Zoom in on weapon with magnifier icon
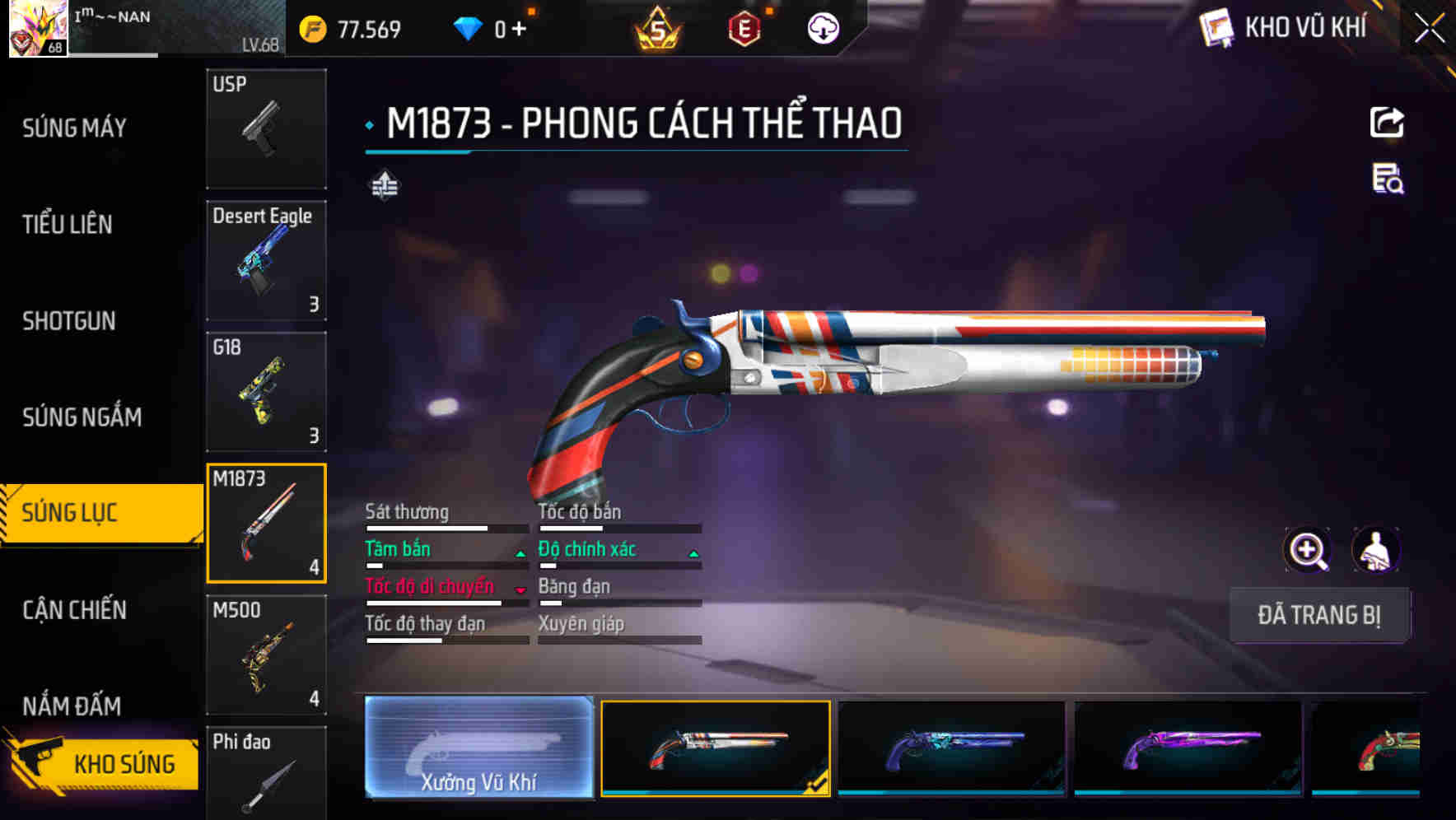This screenshot has height=820, width=1456. pyautogui.click(x=1308, y=550)
